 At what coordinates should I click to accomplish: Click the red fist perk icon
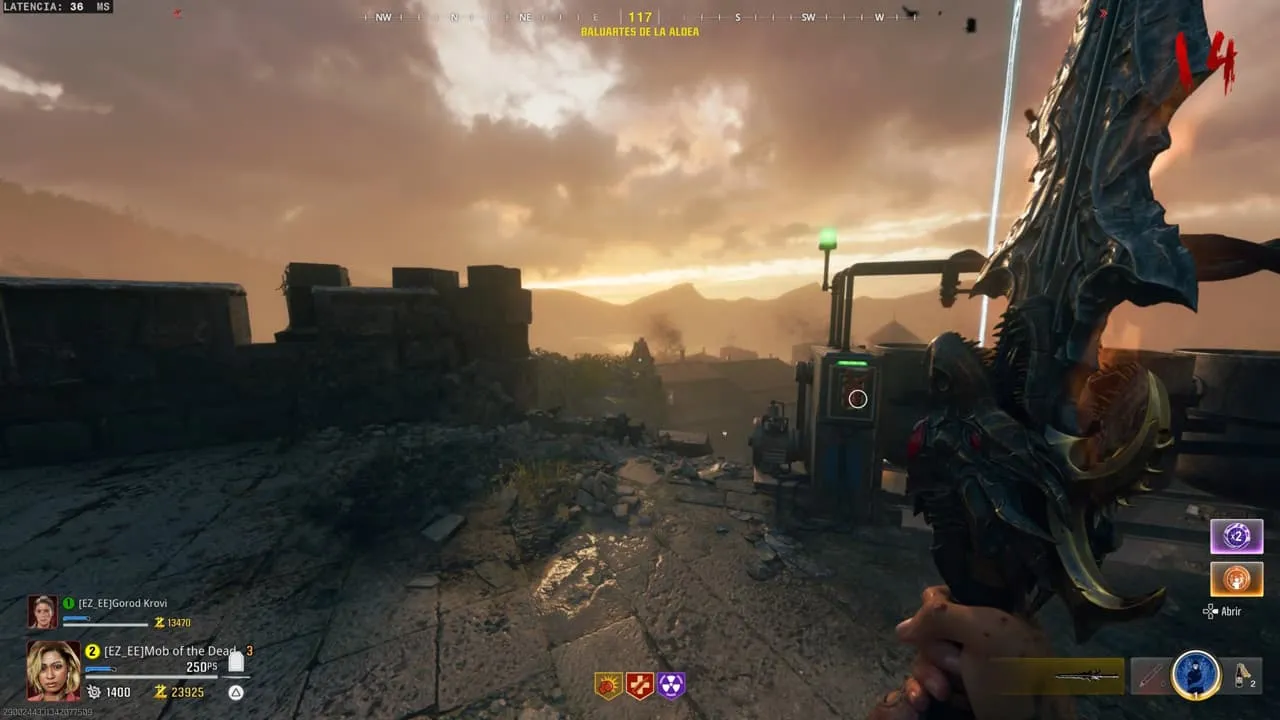(x=608, y=685)
